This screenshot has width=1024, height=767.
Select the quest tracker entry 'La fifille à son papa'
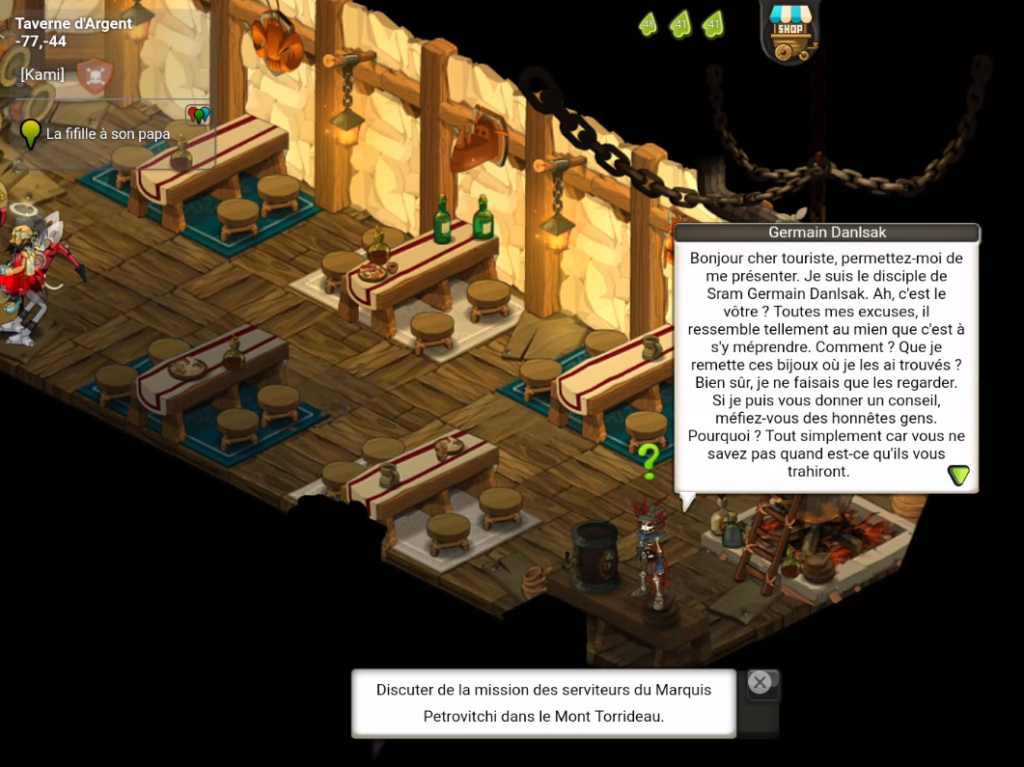(108, 134)
